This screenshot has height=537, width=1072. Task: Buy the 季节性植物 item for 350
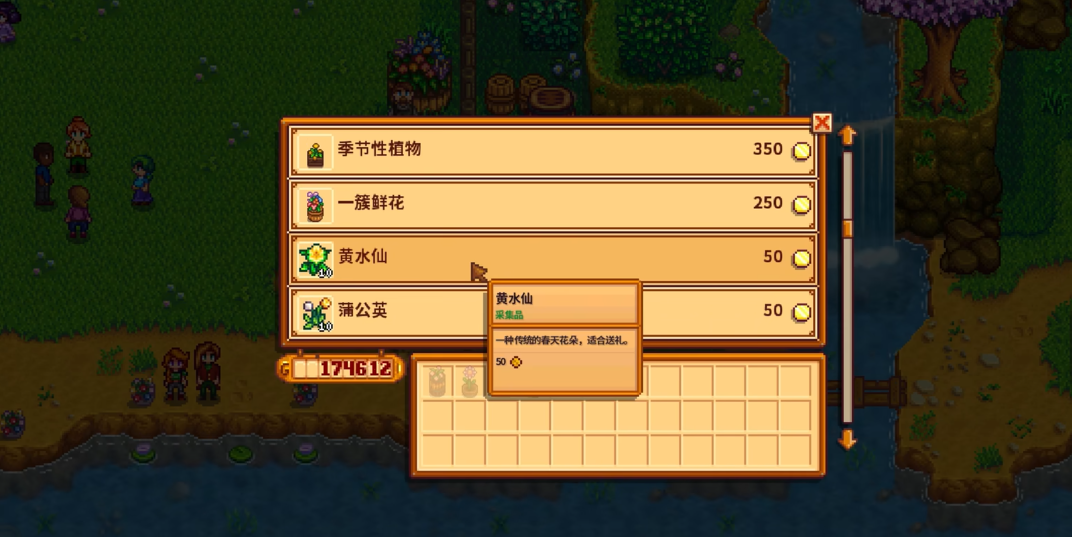(x=552, y=151)
